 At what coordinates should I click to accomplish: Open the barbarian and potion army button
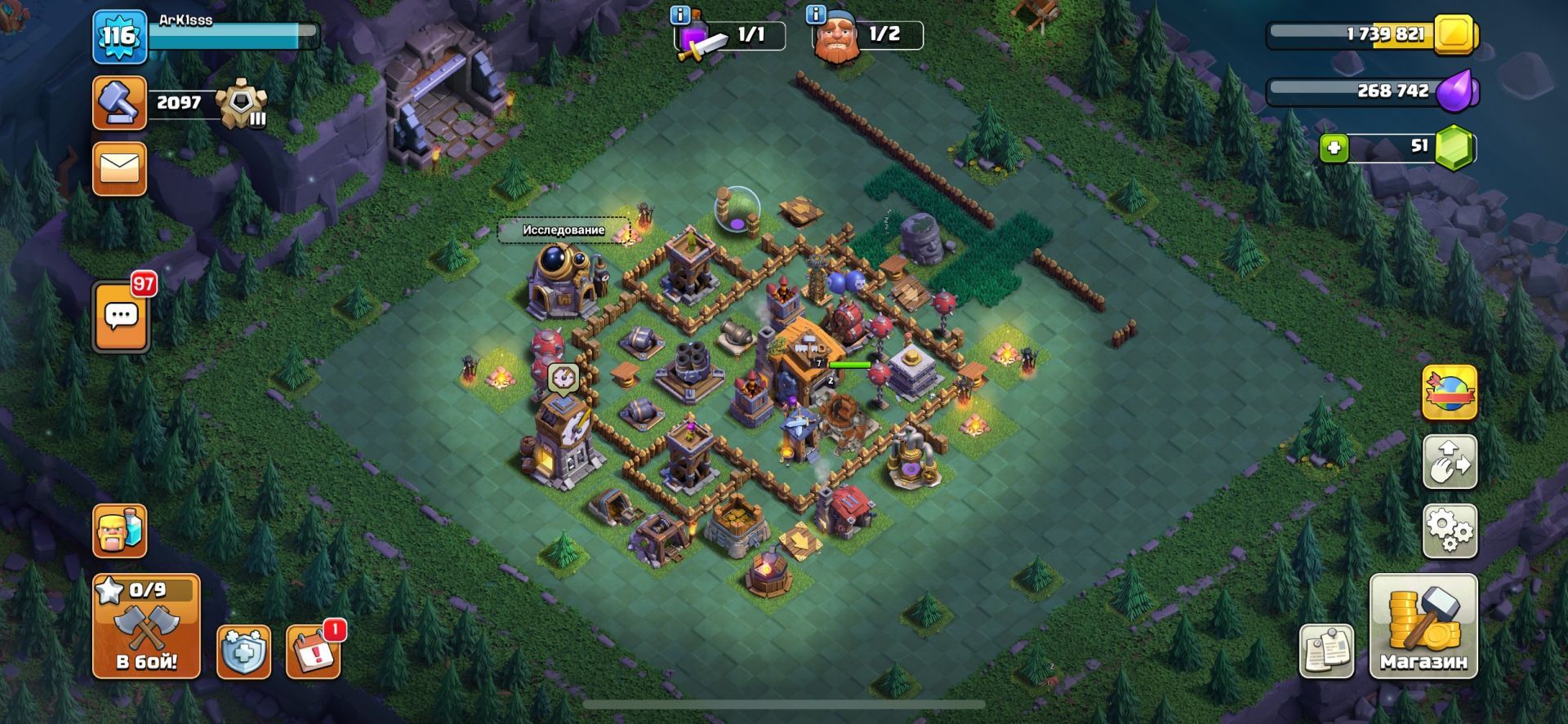[x=119, y=531]
